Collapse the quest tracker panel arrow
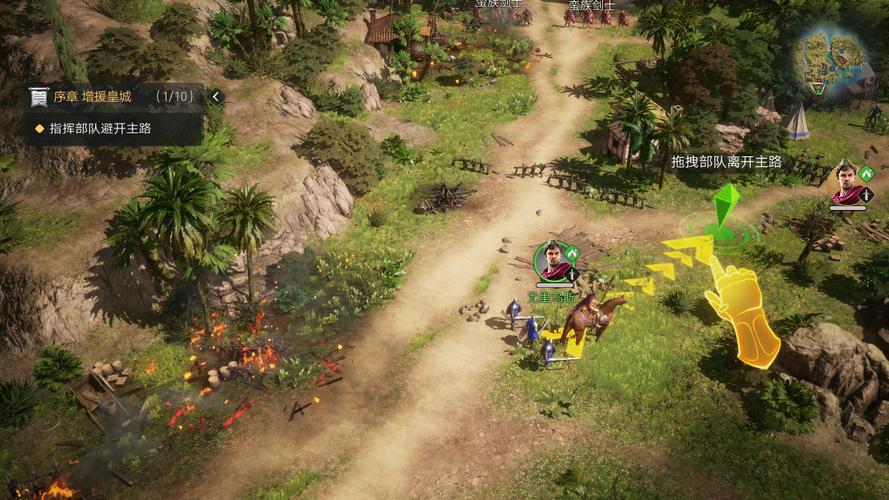 pos(216,97)
